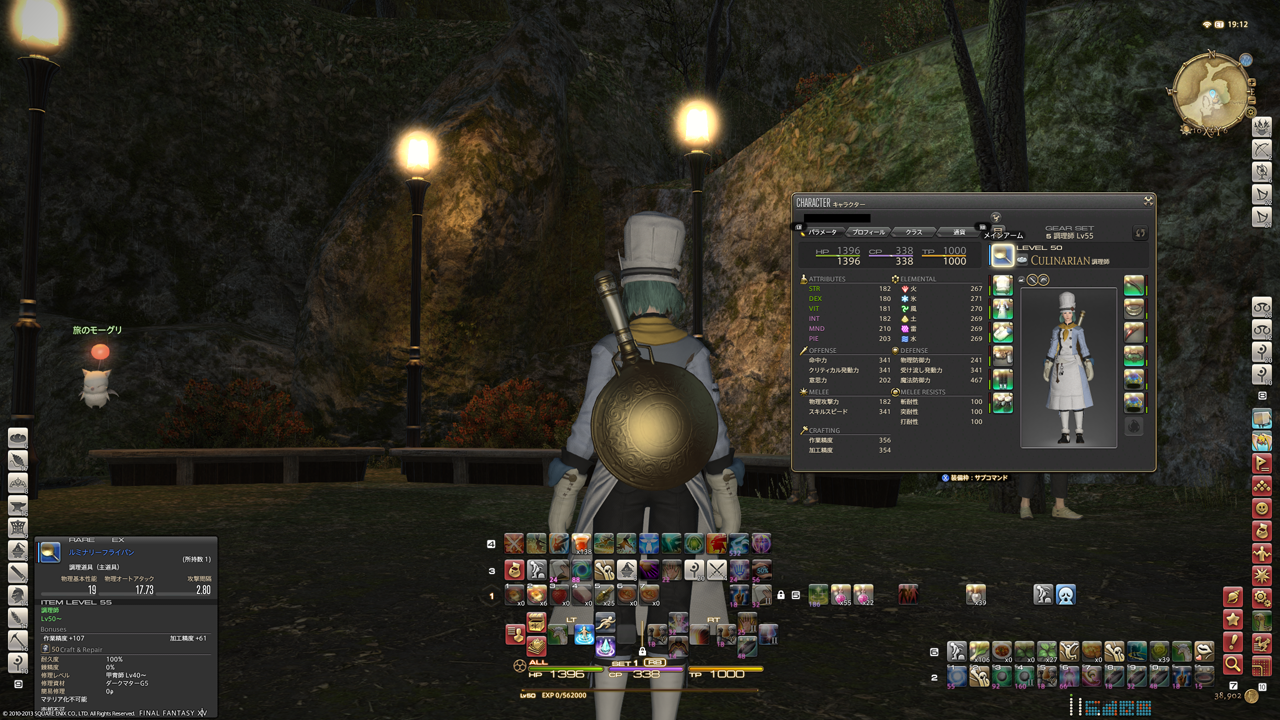The height and width of the screenshot is (720, 1280).
Task: Click the gear set refresh button
Action: coord(1139,233)
